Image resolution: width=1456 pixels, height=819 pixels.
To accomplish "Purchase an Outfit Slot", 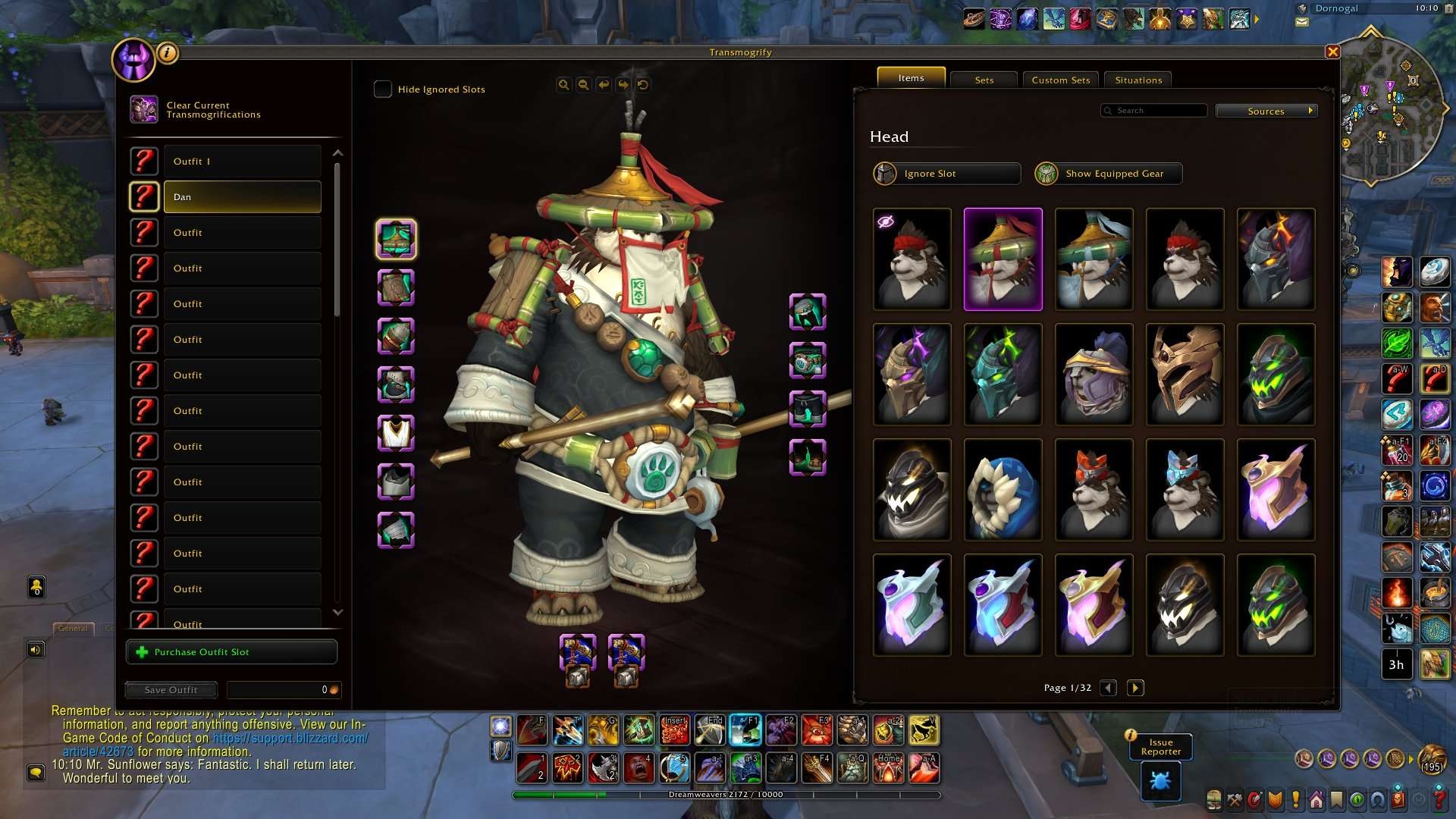I will coord(231,652).
